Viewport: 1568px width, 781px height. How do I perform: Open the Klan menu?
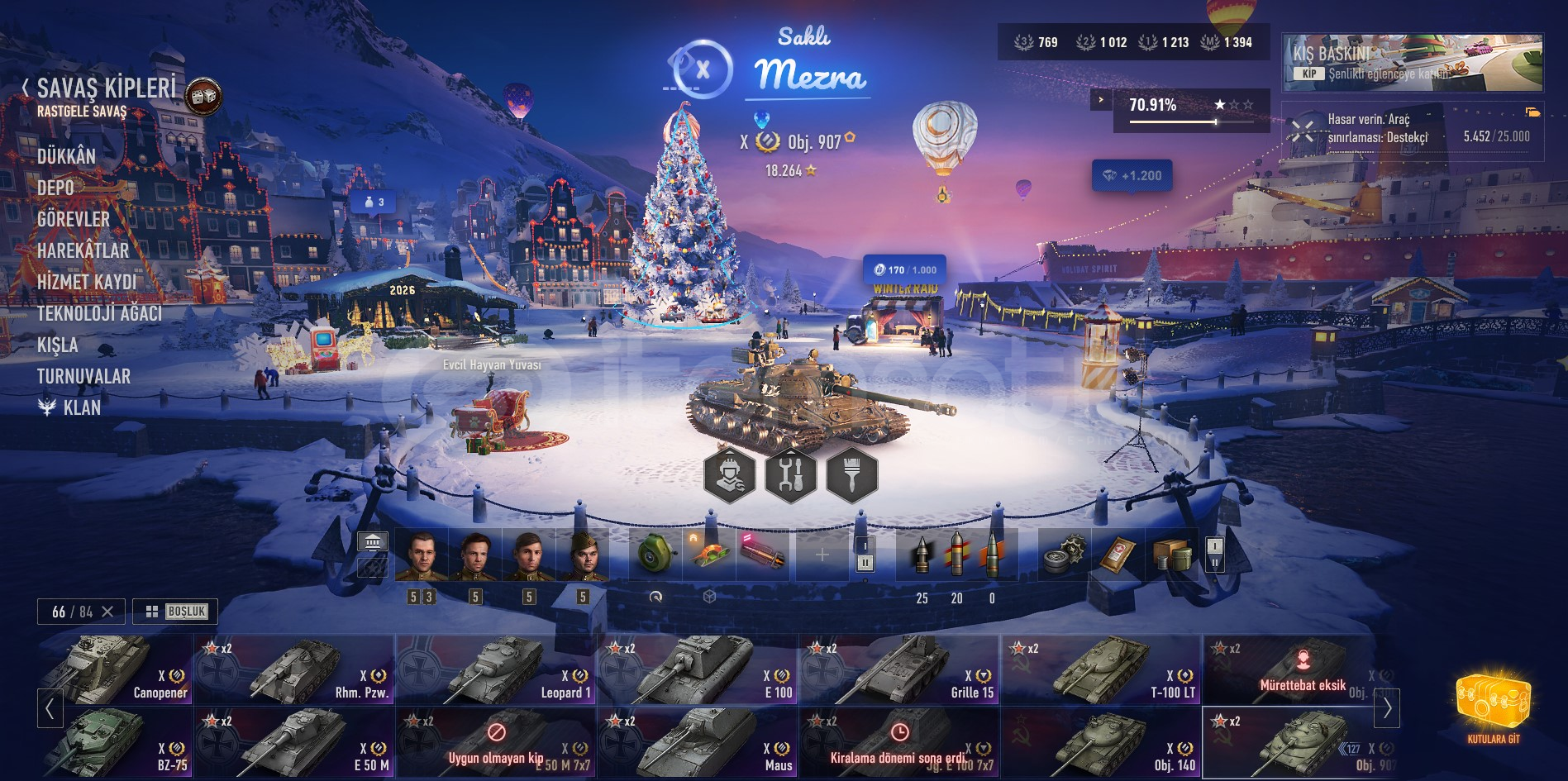[x=81, y=407]
